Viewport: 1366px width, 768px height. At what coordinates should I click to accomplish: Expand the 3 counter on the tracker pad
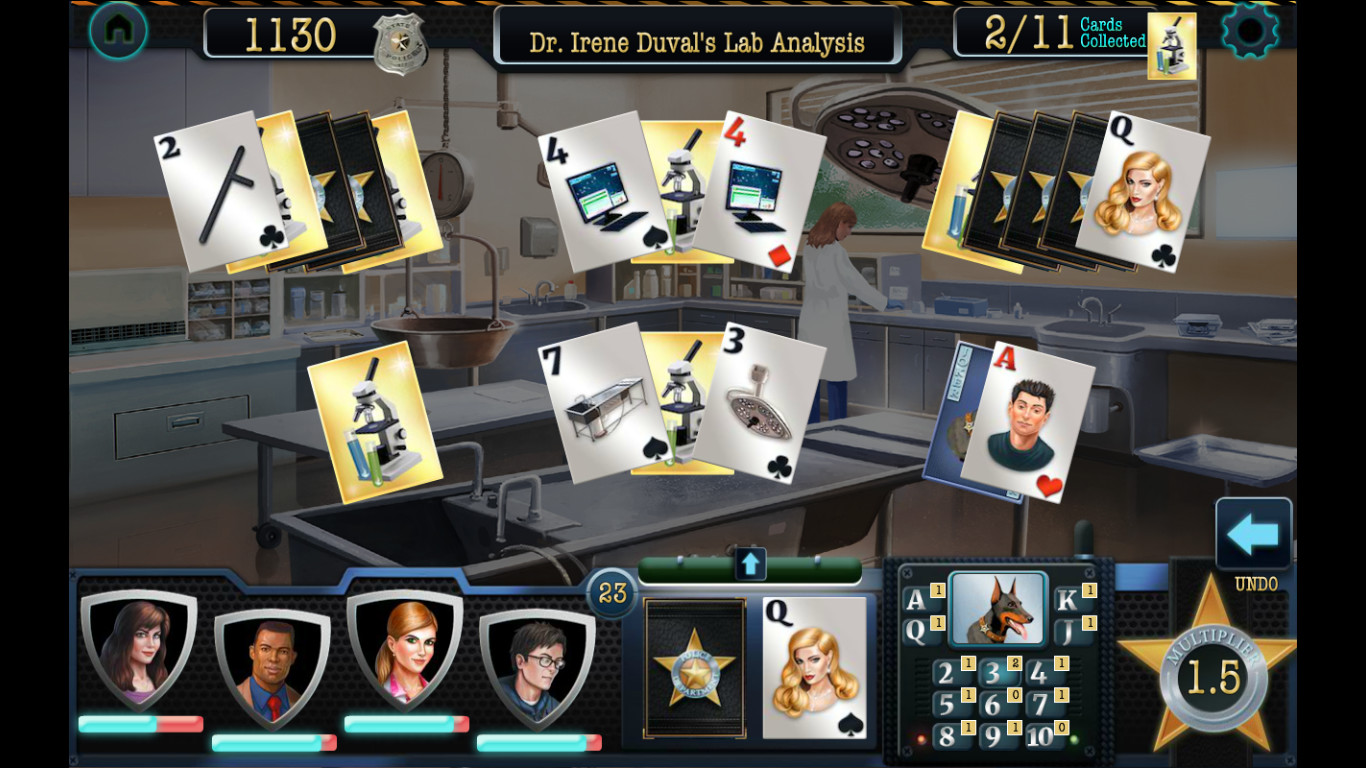coord(995,673)
